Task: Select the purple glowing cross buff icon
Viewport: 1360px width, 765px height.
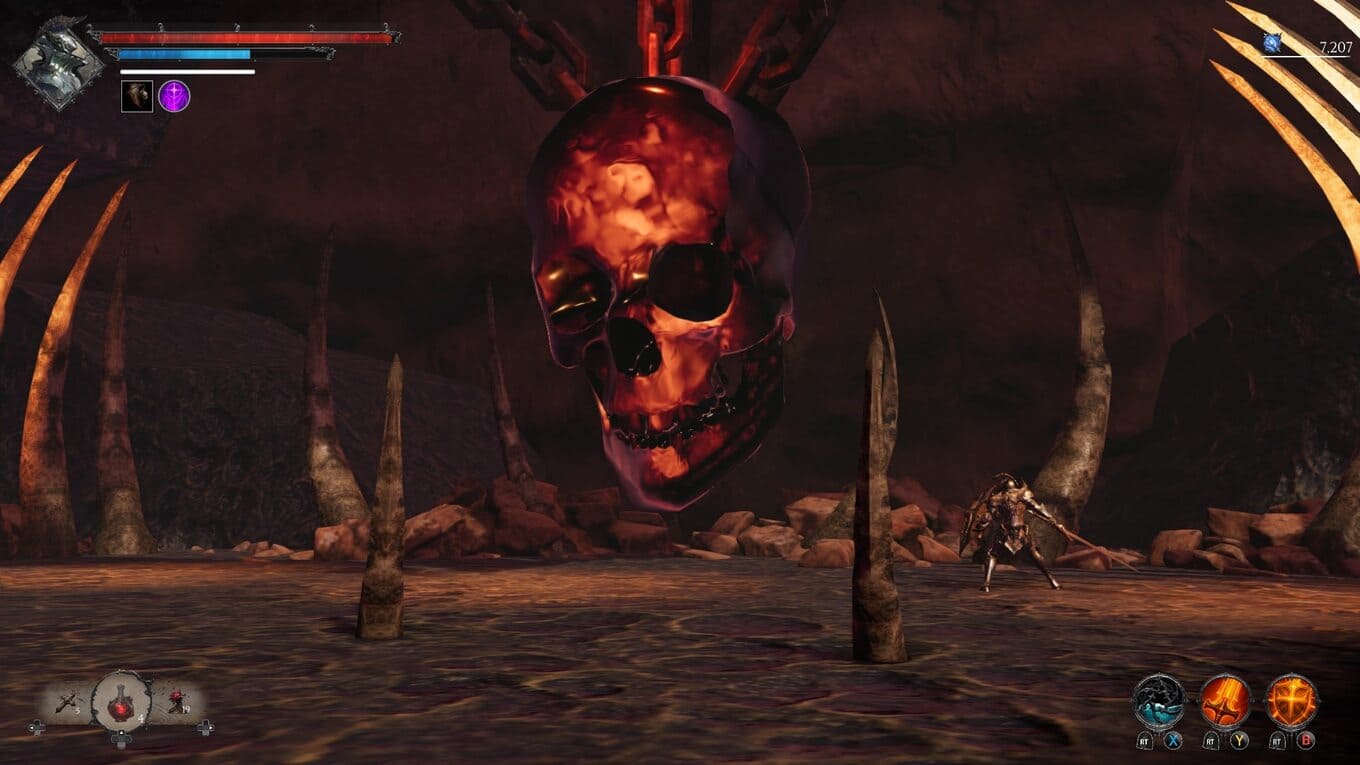Action: tap(174, 96)
